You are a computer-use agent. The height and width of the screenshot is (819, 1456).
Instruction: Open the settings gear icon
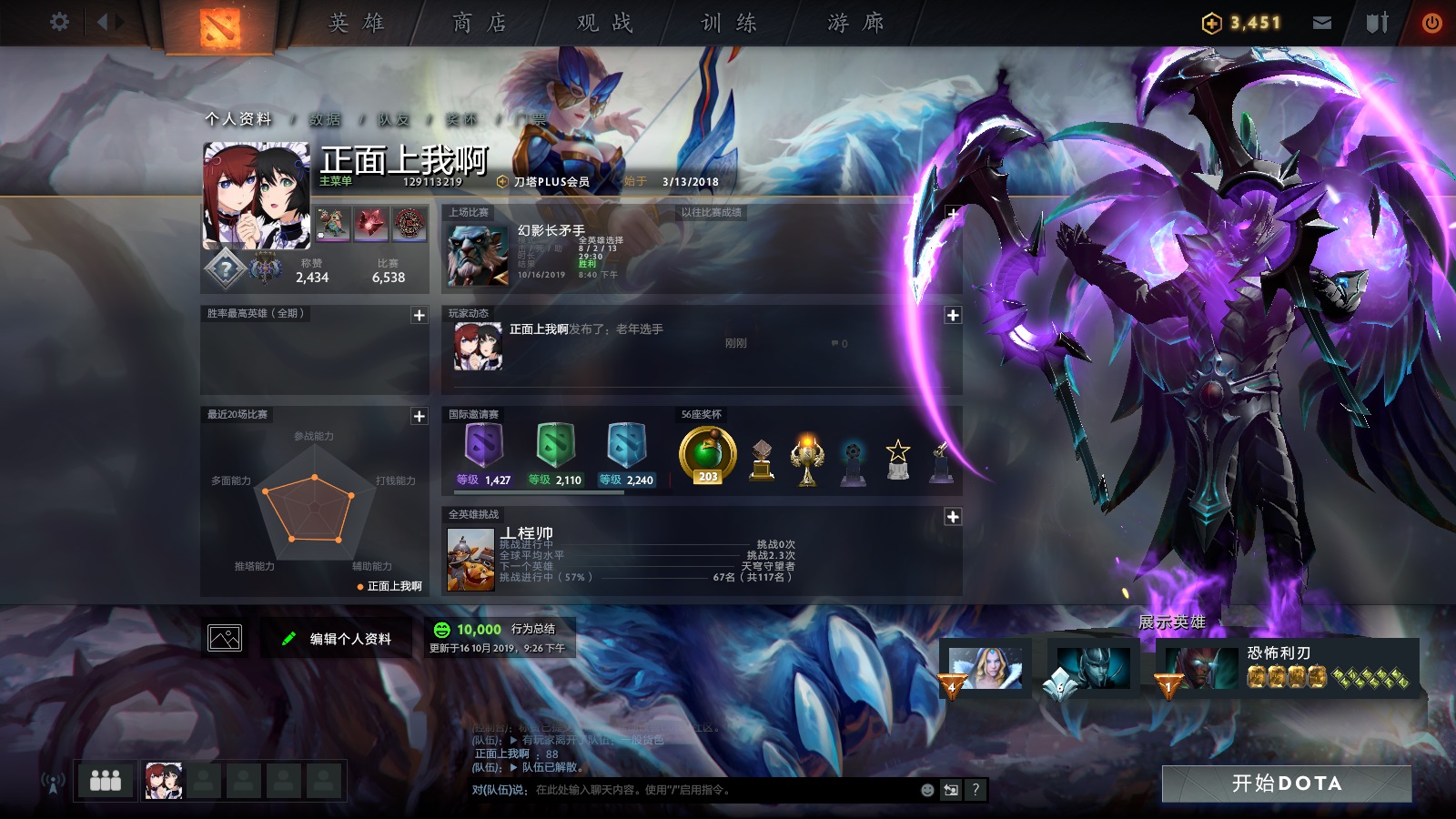tap(60, 20)
